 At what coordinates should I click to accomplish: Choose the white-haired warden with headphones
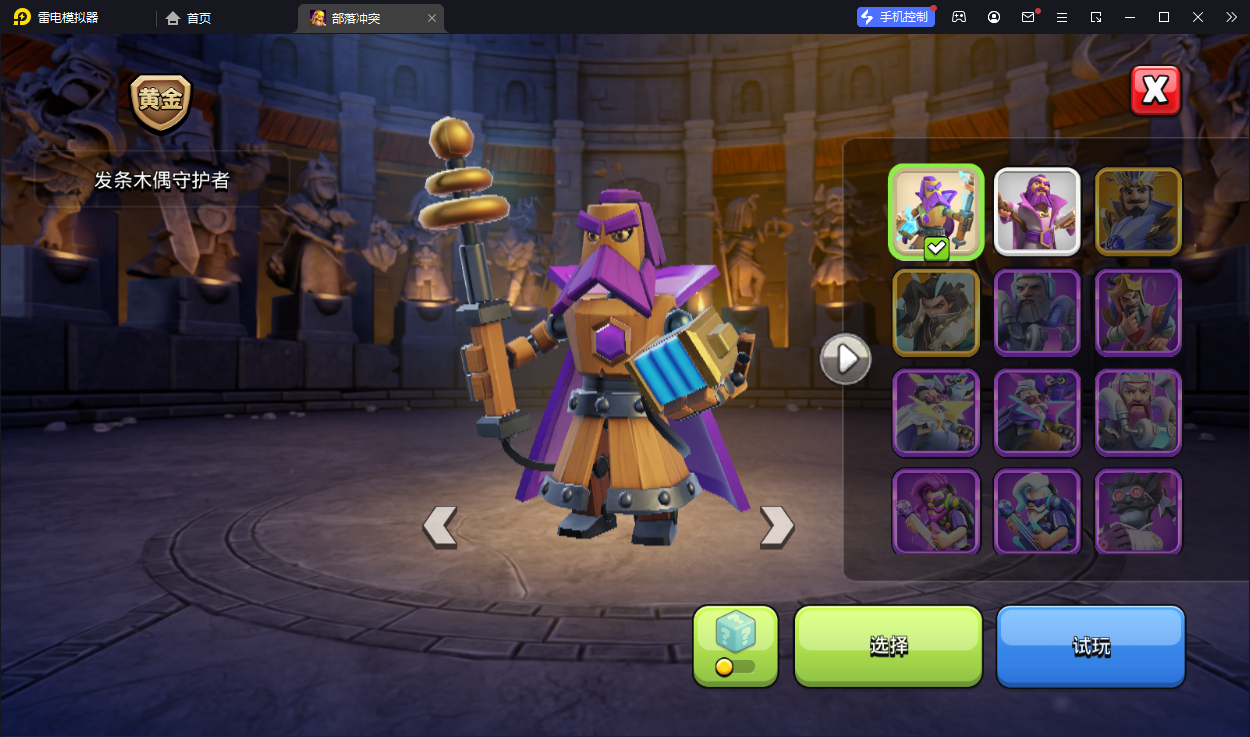(1037, 511)
